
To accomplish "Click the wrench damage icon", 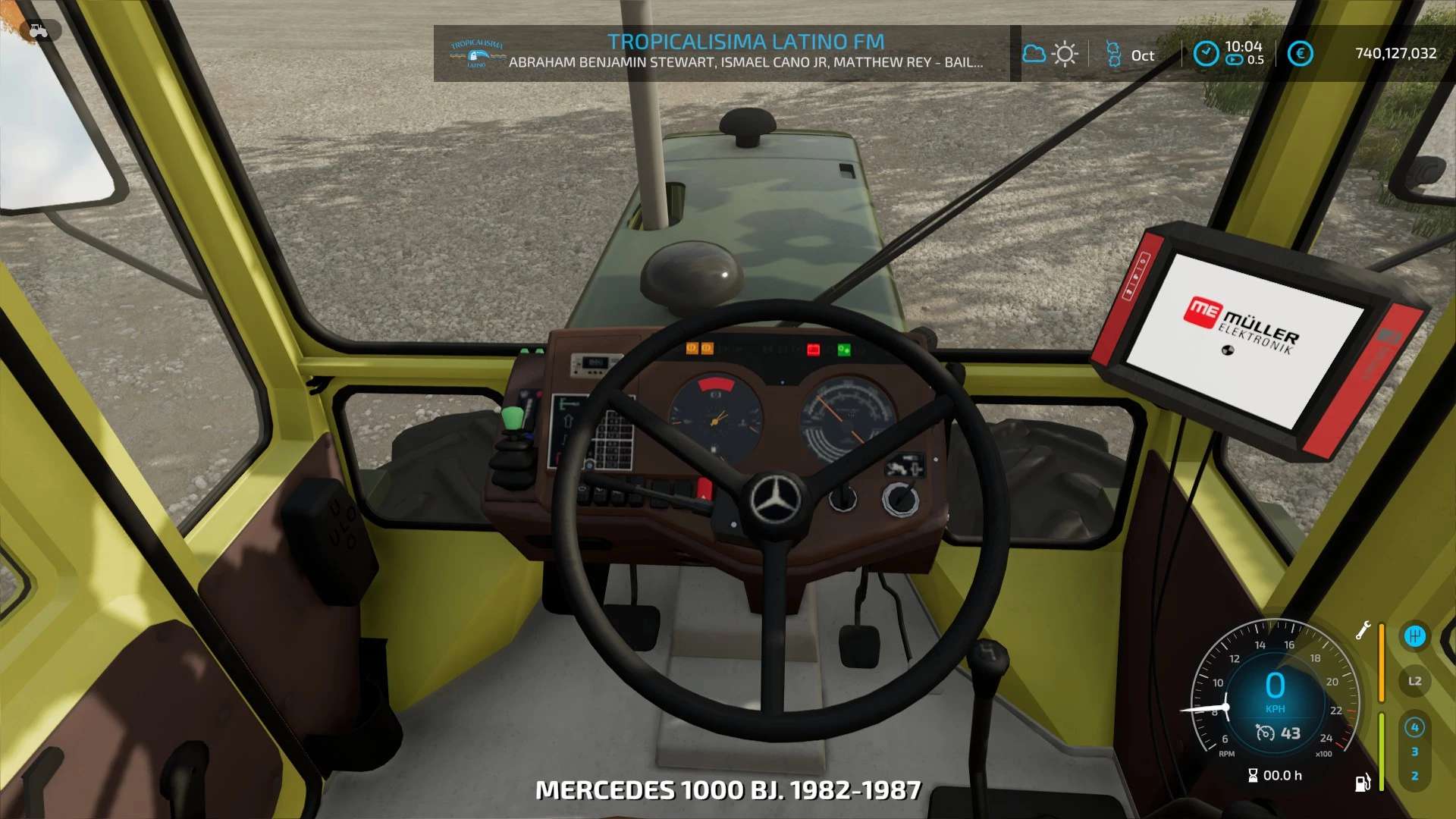I will tap(1363, 630).
